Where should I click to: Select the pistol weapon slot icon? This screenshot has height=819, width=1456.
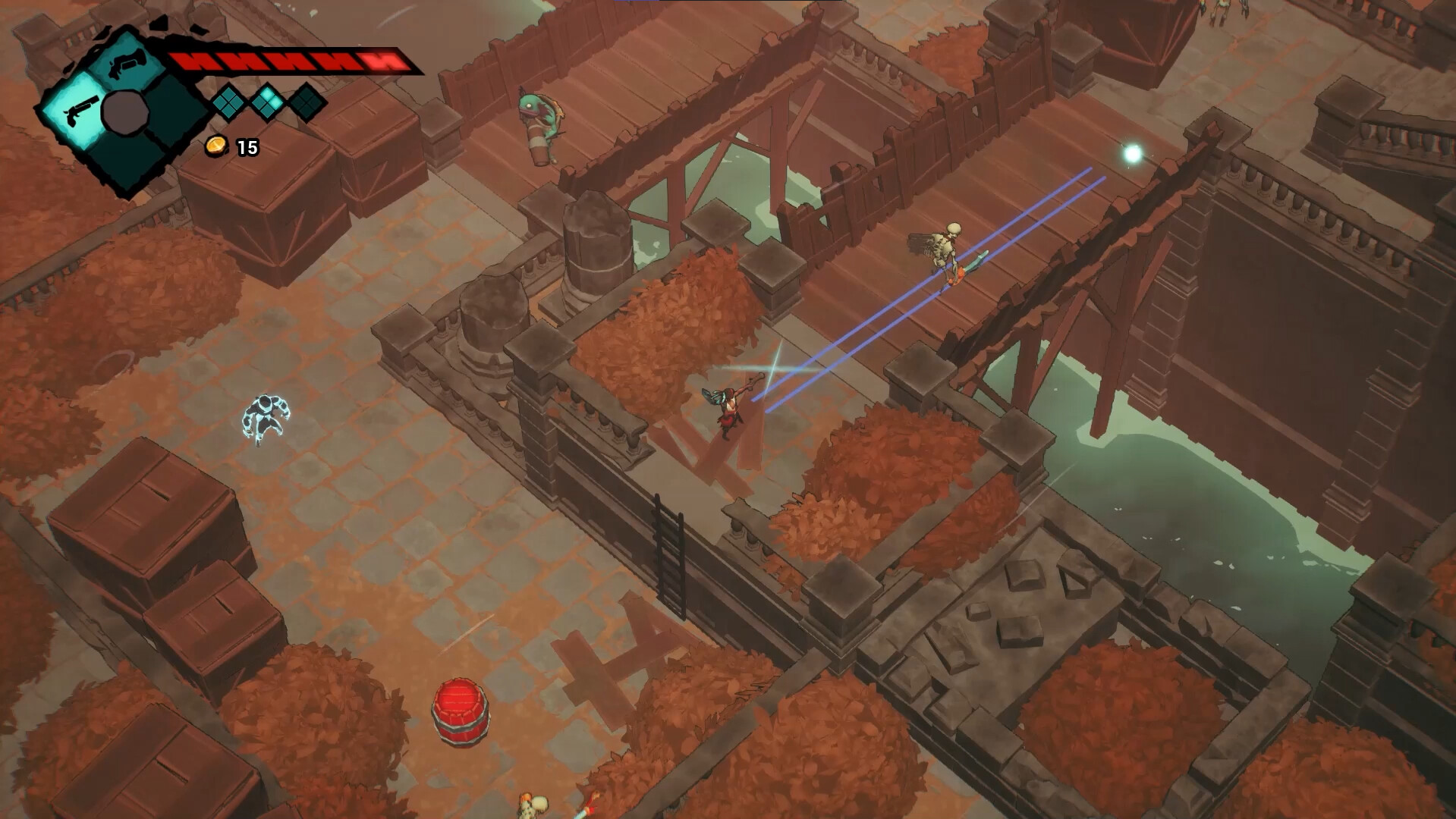79,112
